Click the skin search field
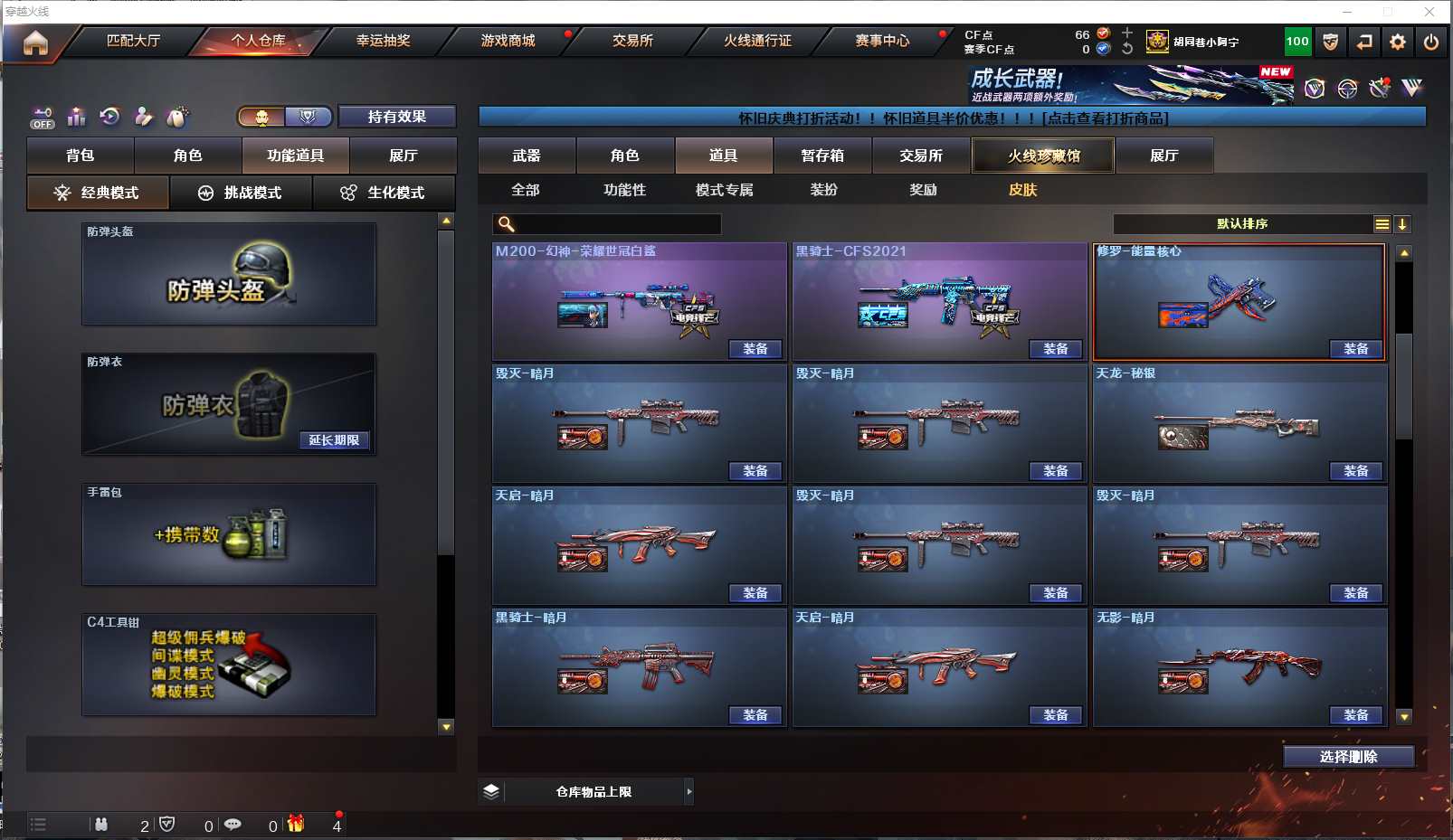The width and height of the screenshot is (1453, 840). 615,224
